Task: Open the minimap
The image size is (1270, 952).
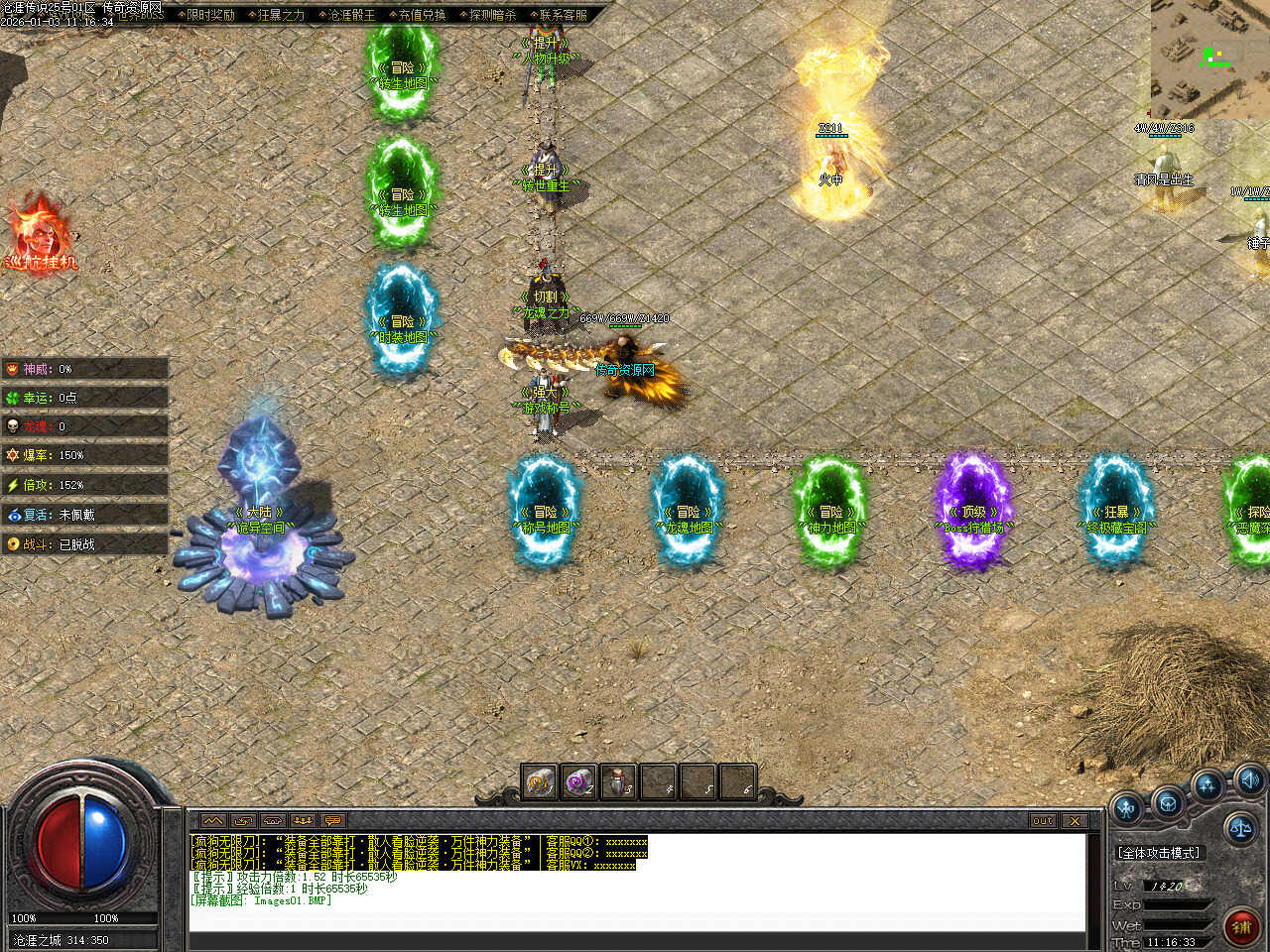Action: coord(1210,59)
